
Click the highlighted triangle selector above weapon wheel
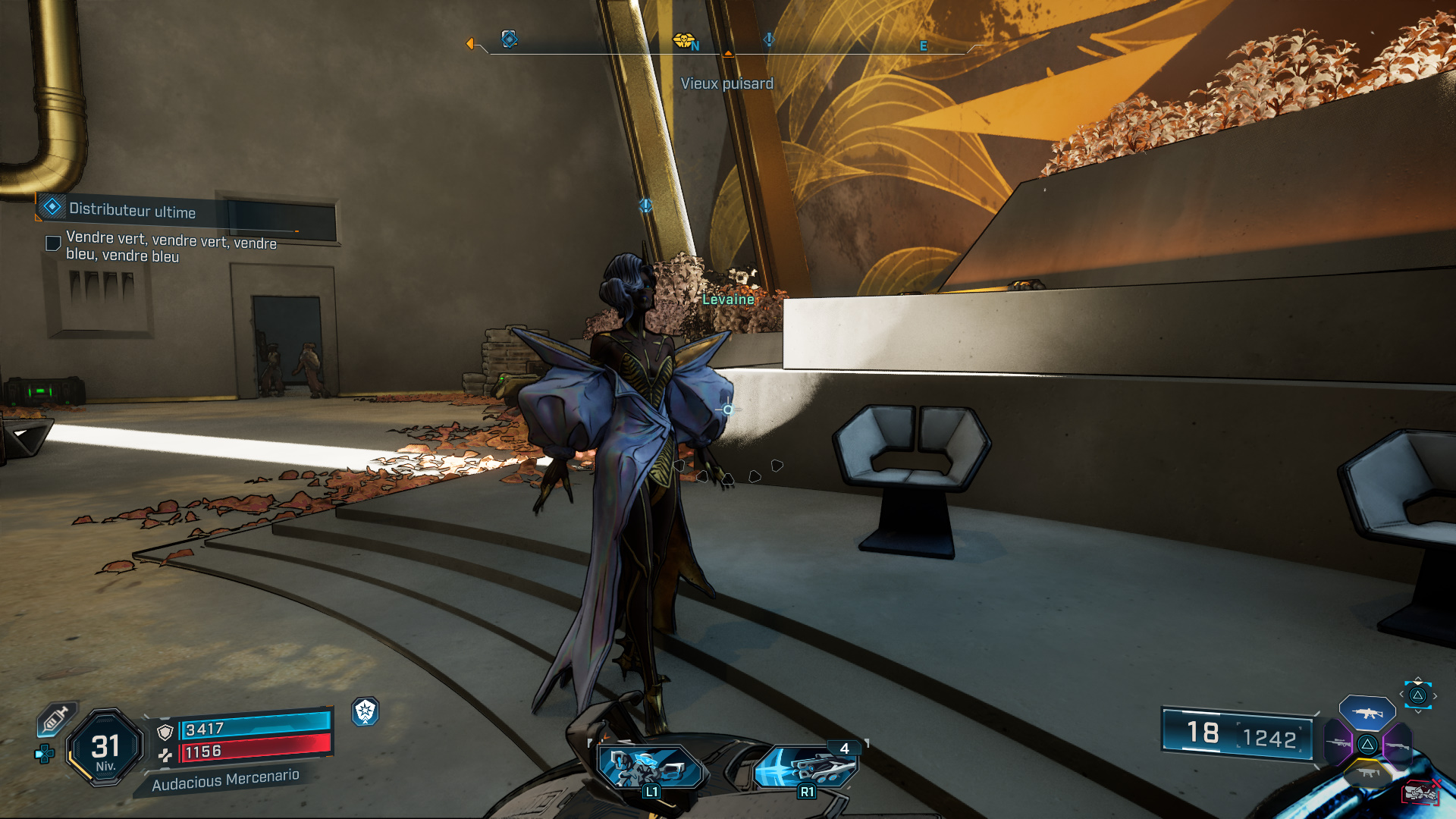coord(1417,695)
